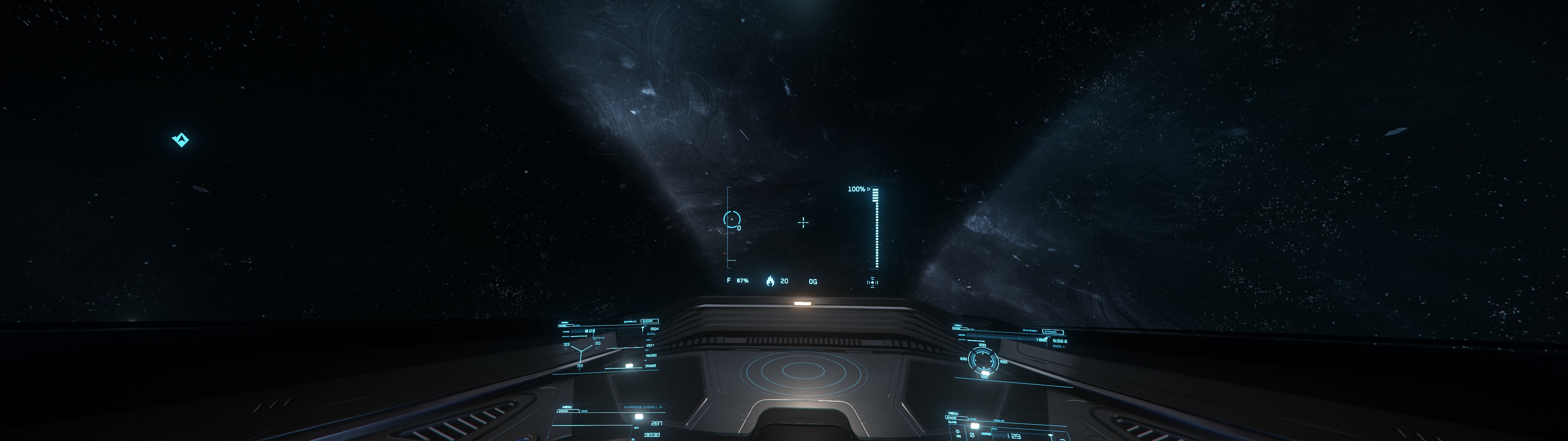Switch to the Missiles tab
Screen dimensions: 1568x441
point(998,421)
